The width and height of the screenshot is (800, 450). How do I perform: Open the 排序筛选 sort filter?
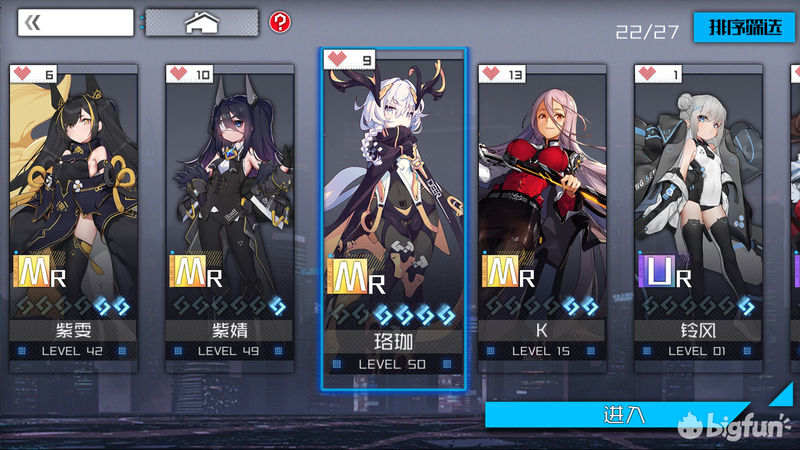[744, 27]
